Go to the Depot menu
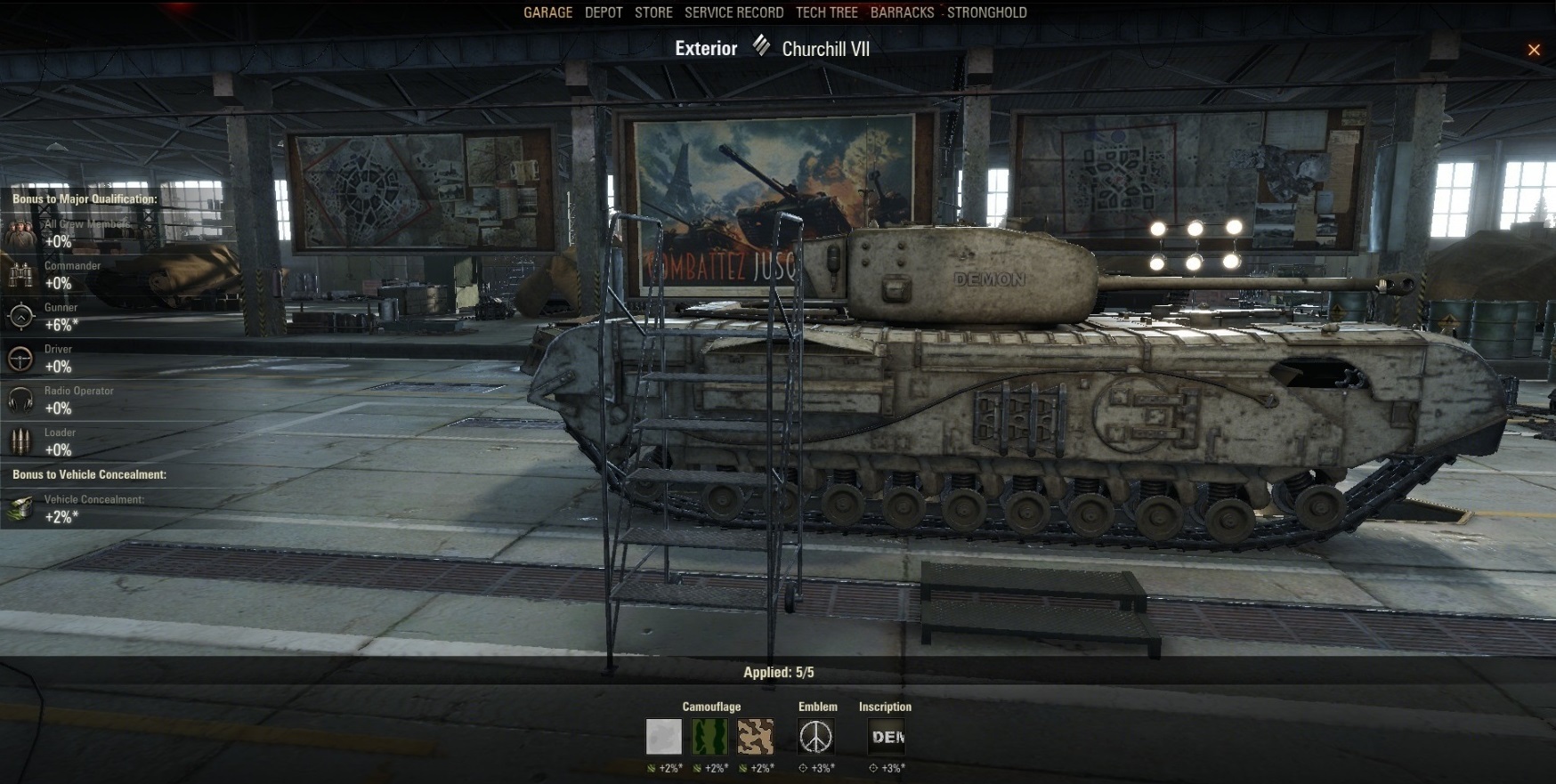Image resolution: width=1556 pixels, height=784 pixels. (604, 12)
